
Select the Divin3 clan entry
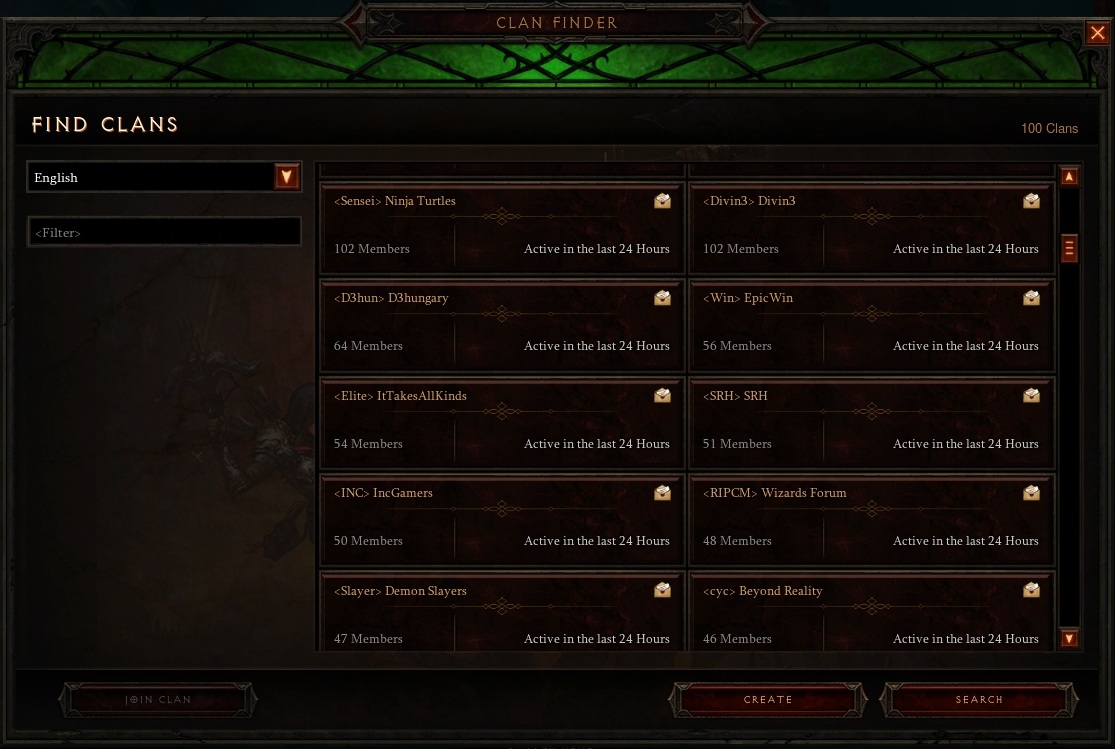point(871,227)
